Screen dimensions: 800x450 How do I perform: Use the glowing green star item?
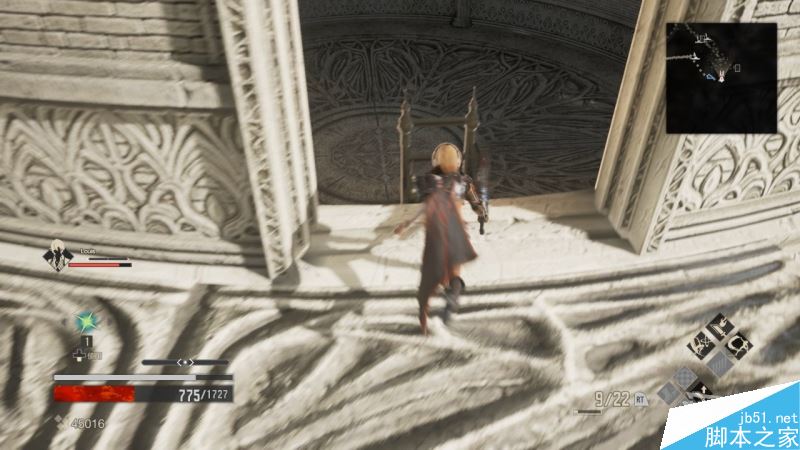[87, 323]
